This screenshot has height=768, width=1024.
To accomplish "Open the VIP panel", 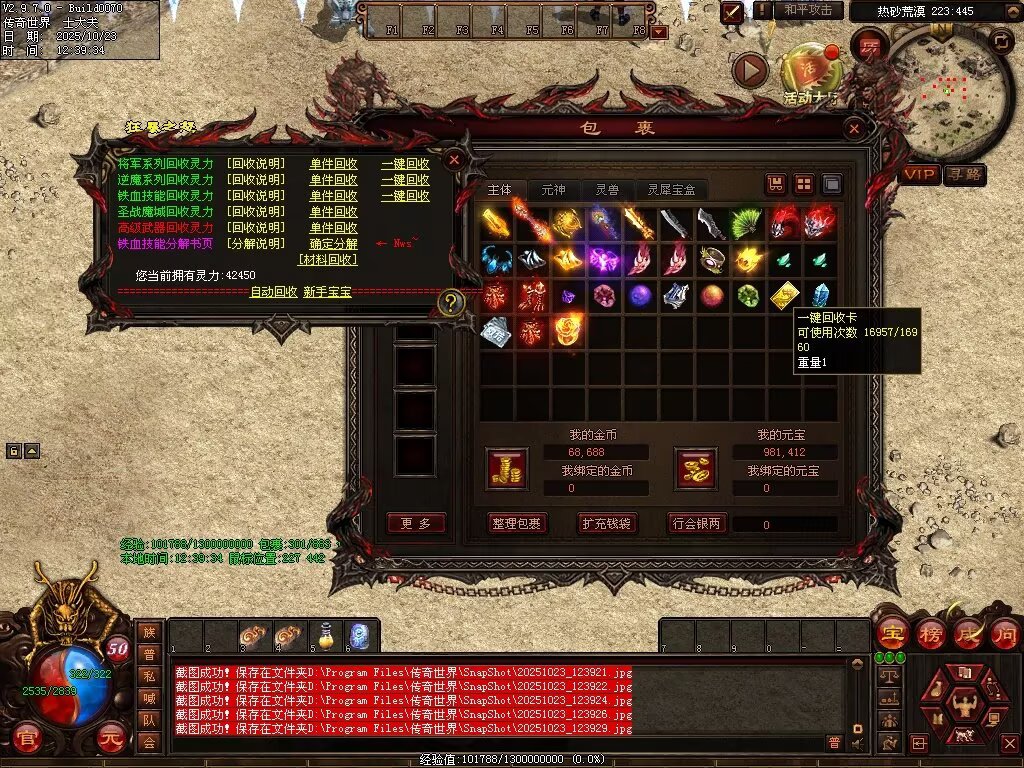I will coord(921,175).
